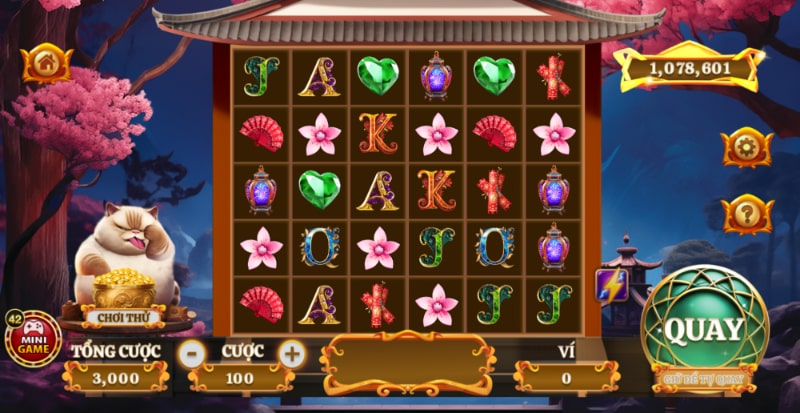
Task: Toggle the lightning bolt turbo mode
Action: pyautogui.click(x=610, y=285)
